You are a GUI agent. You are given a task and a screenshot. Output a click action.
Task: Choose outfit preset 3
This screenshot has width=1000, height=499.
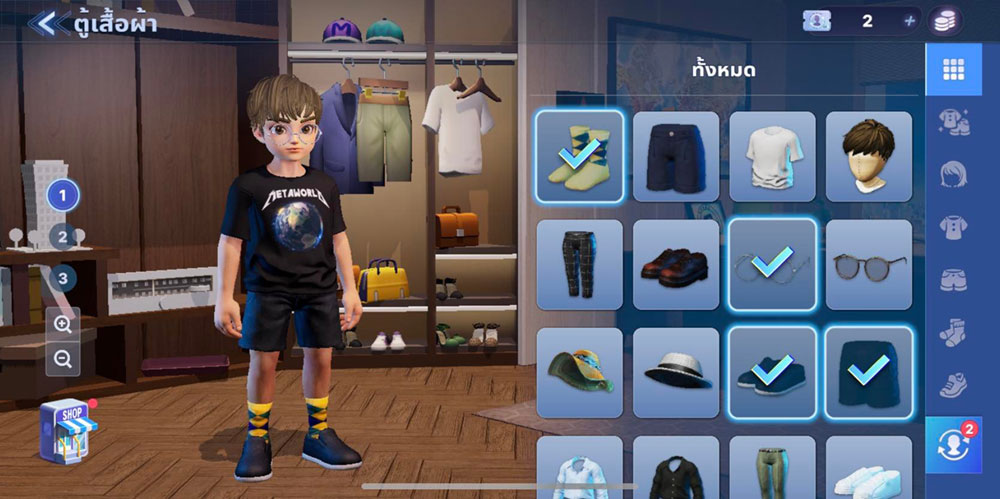point(62,278)
